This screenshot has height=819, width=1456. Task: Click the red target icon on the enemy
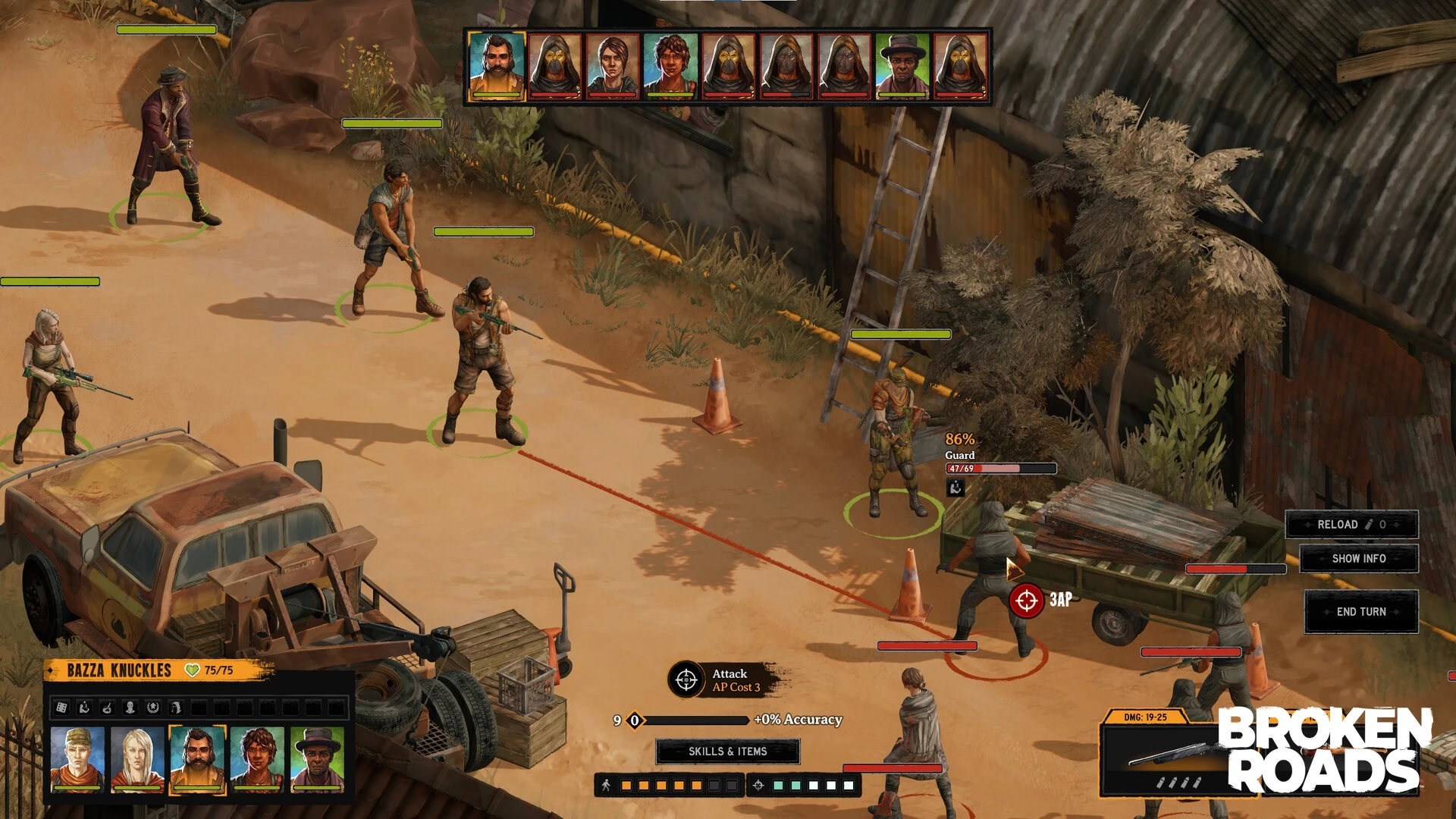click(x=1026, y=601)
